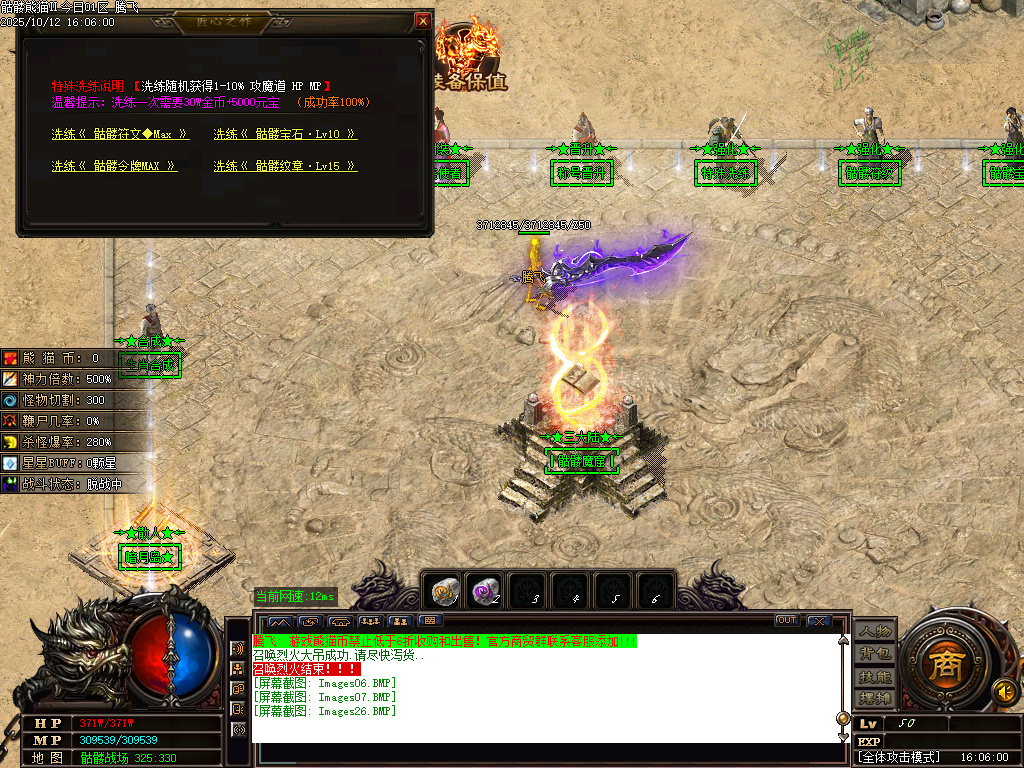This screenshot has width=1024, height=768.
Task: Close the 匠心之作 dialog window
Action: pyautogui.click(x=423, y=21)
